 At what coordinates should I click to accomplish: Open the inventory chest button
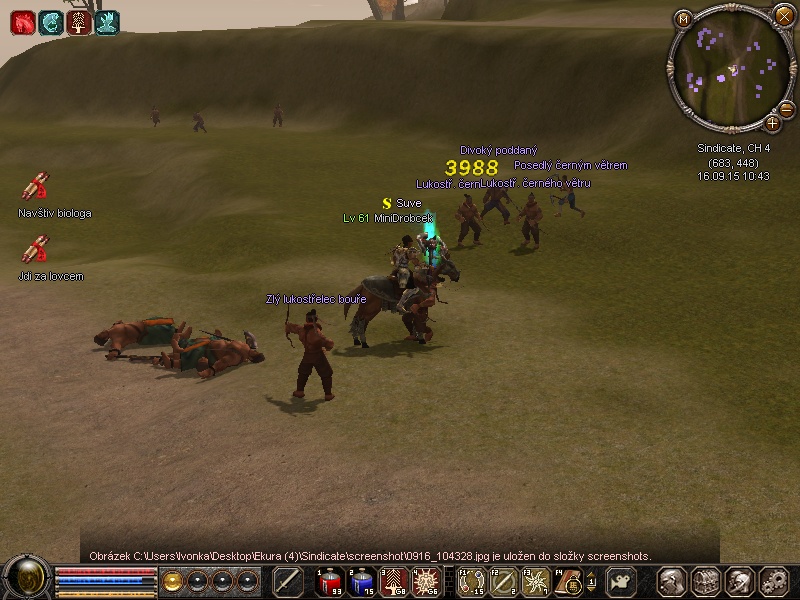707,581
